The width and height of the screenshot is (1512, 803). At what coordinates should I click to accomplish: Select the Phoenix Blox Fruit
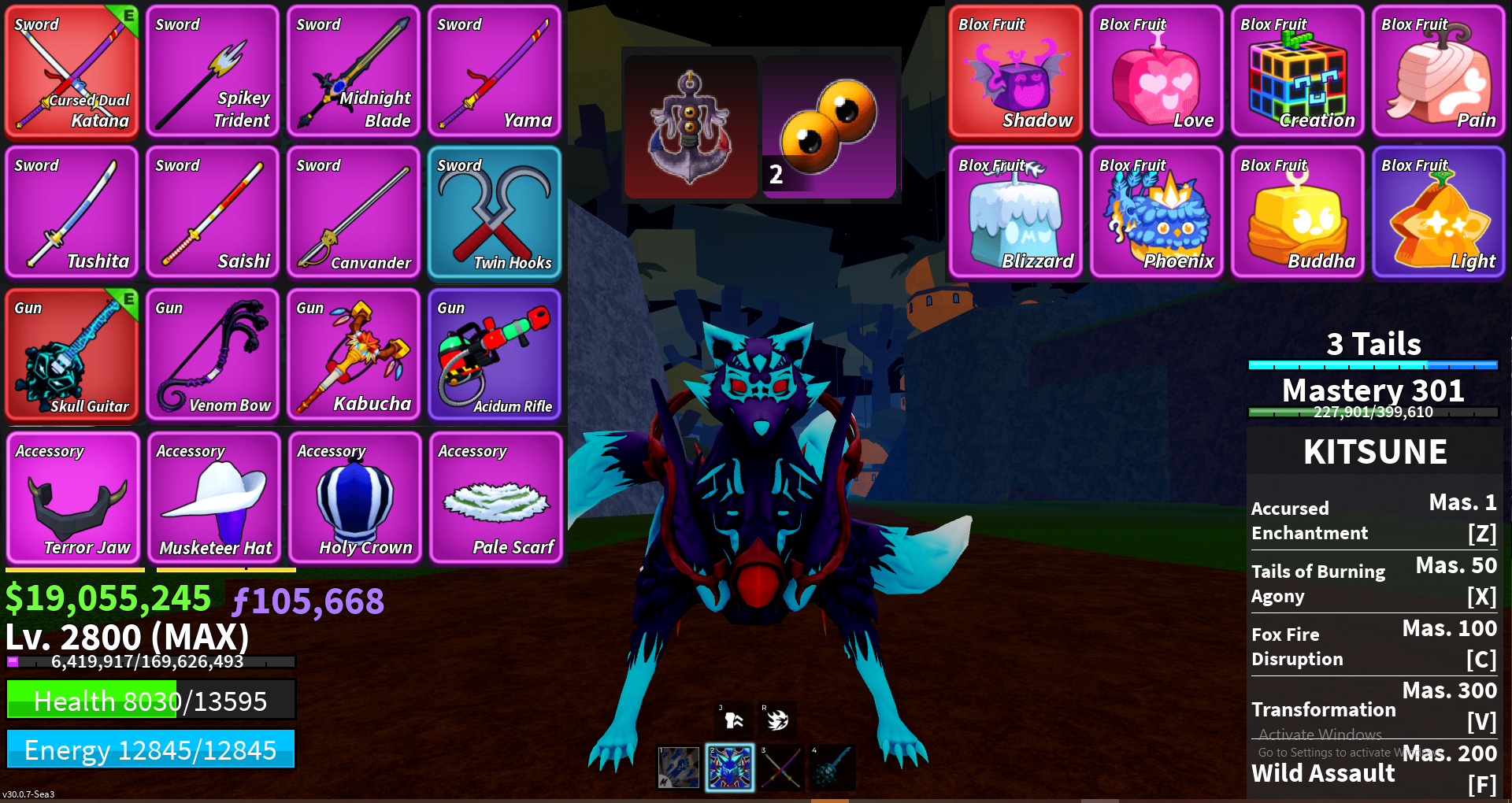point(1156,213)
